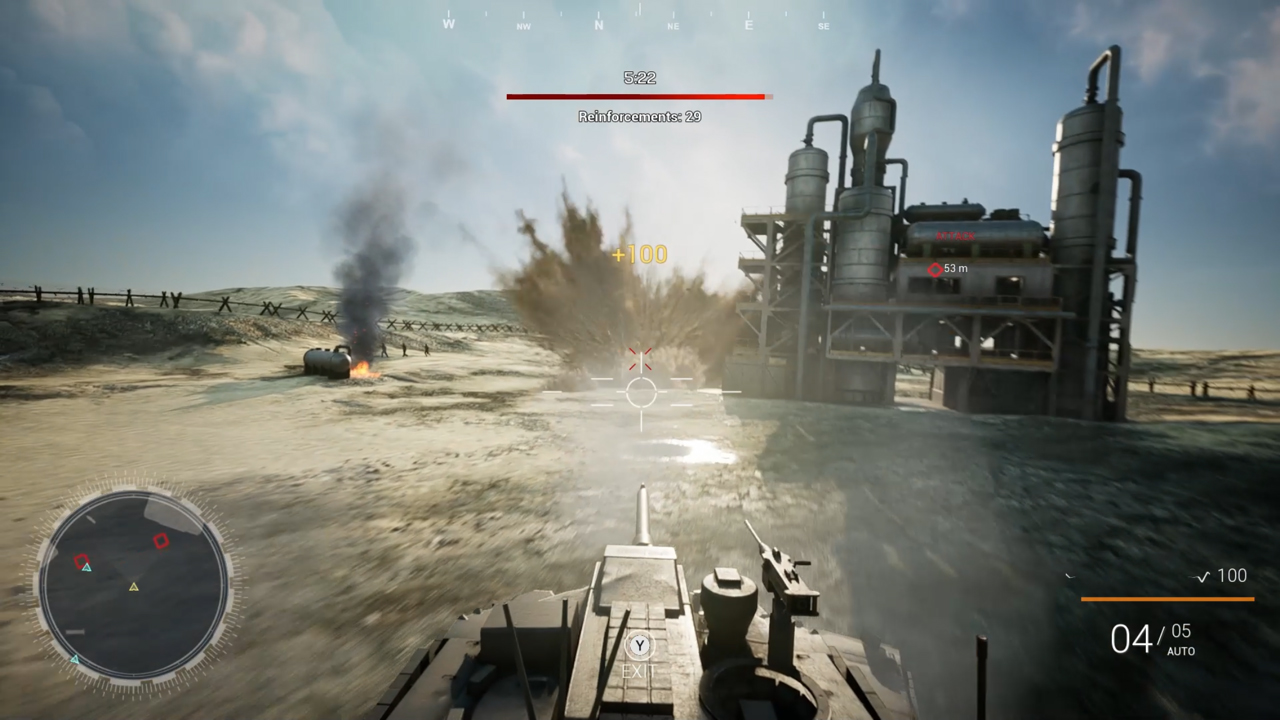Click the yellow player arrow on the minimap
The width and height of the screenshot is (1280, 720).
(x=134, y=586)
